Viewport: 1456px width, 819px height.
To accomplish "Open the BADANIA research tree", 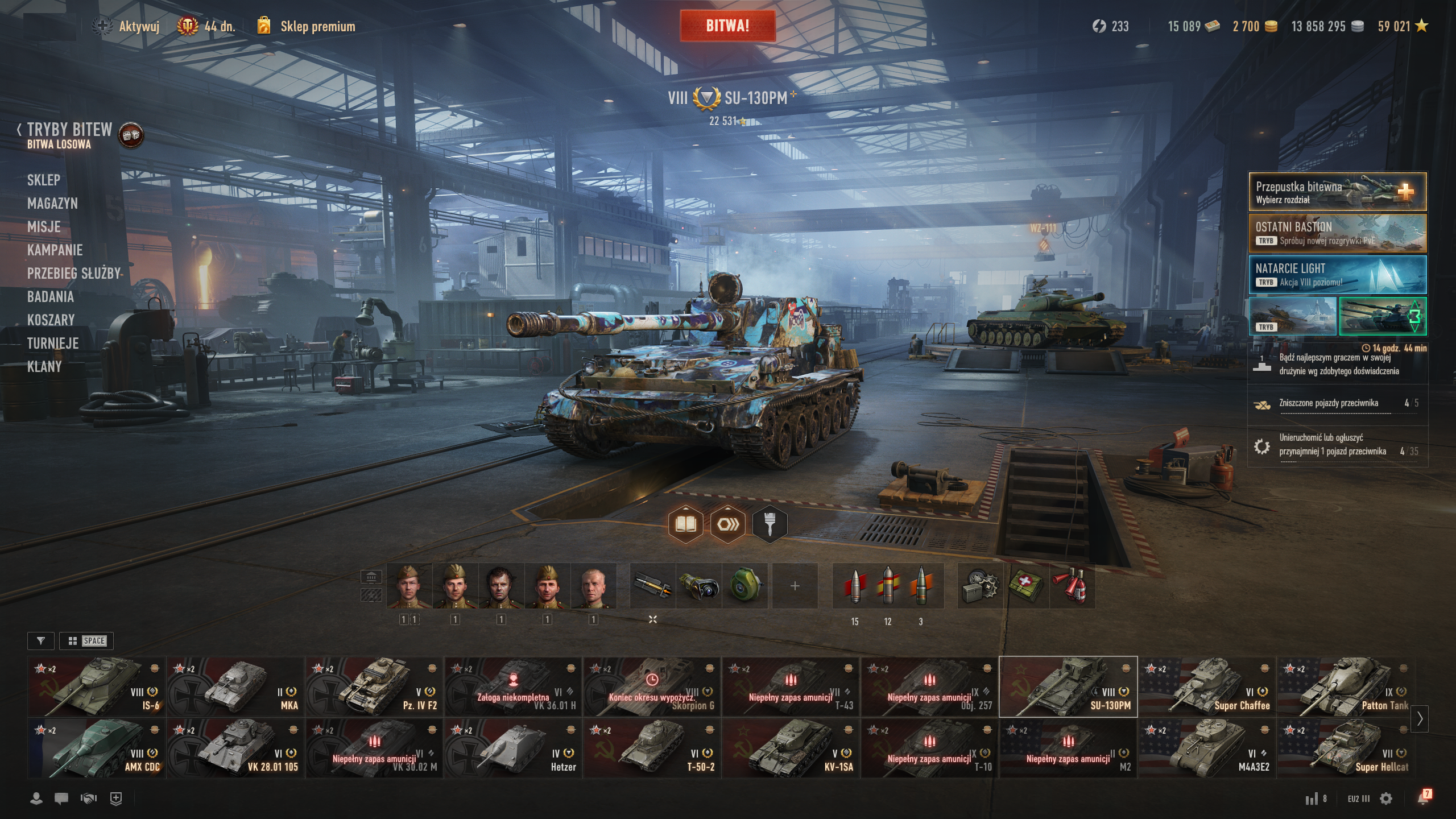I will tap(51, 297).
